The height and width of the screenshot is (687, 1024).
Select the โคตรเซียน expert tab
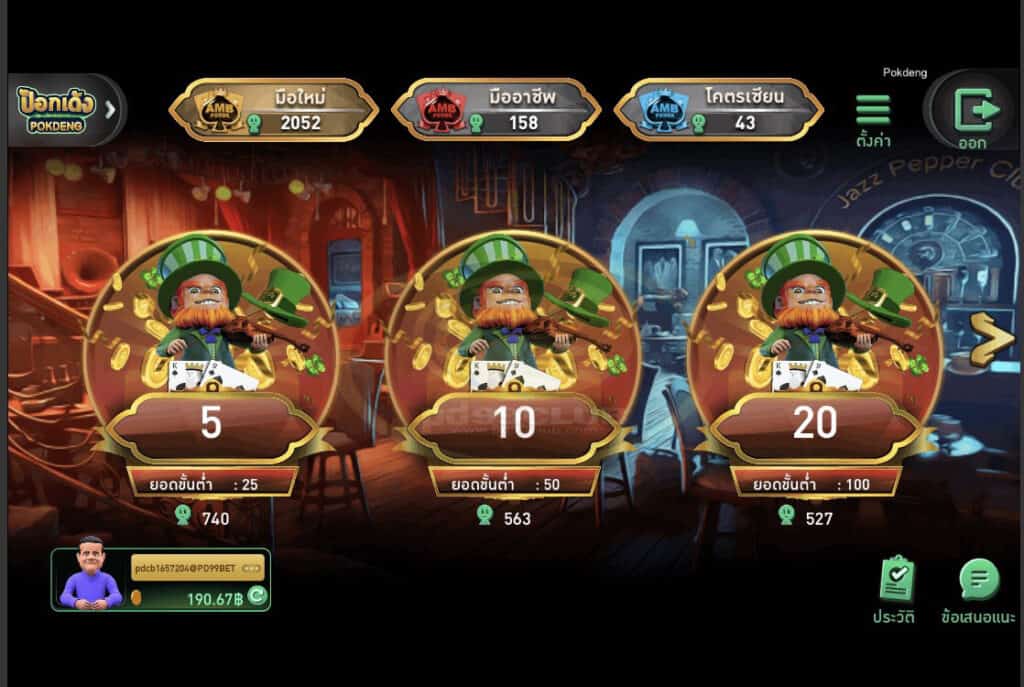718,109
